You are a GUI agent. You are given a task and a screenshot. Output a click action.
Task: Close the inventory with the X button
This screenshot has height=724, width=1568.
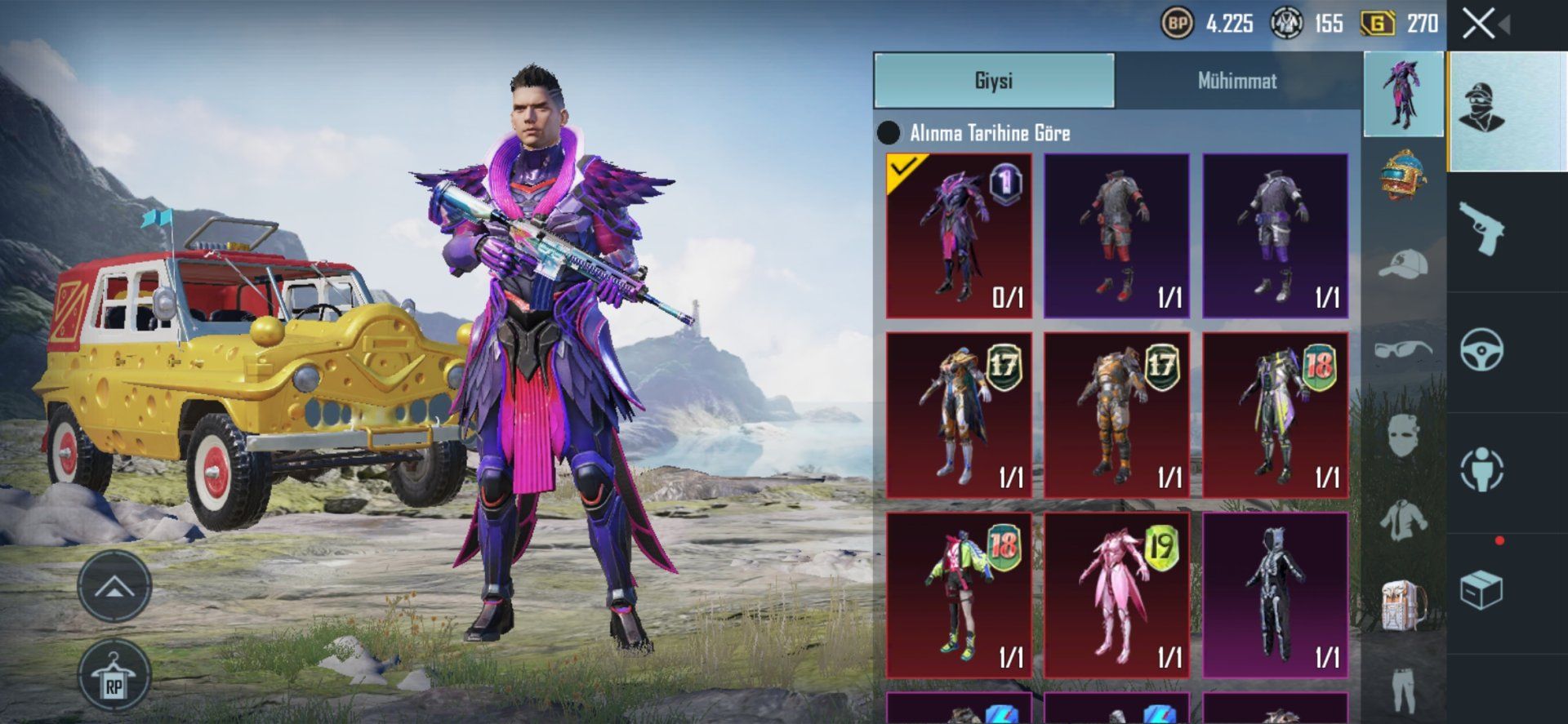(1479, 24)
